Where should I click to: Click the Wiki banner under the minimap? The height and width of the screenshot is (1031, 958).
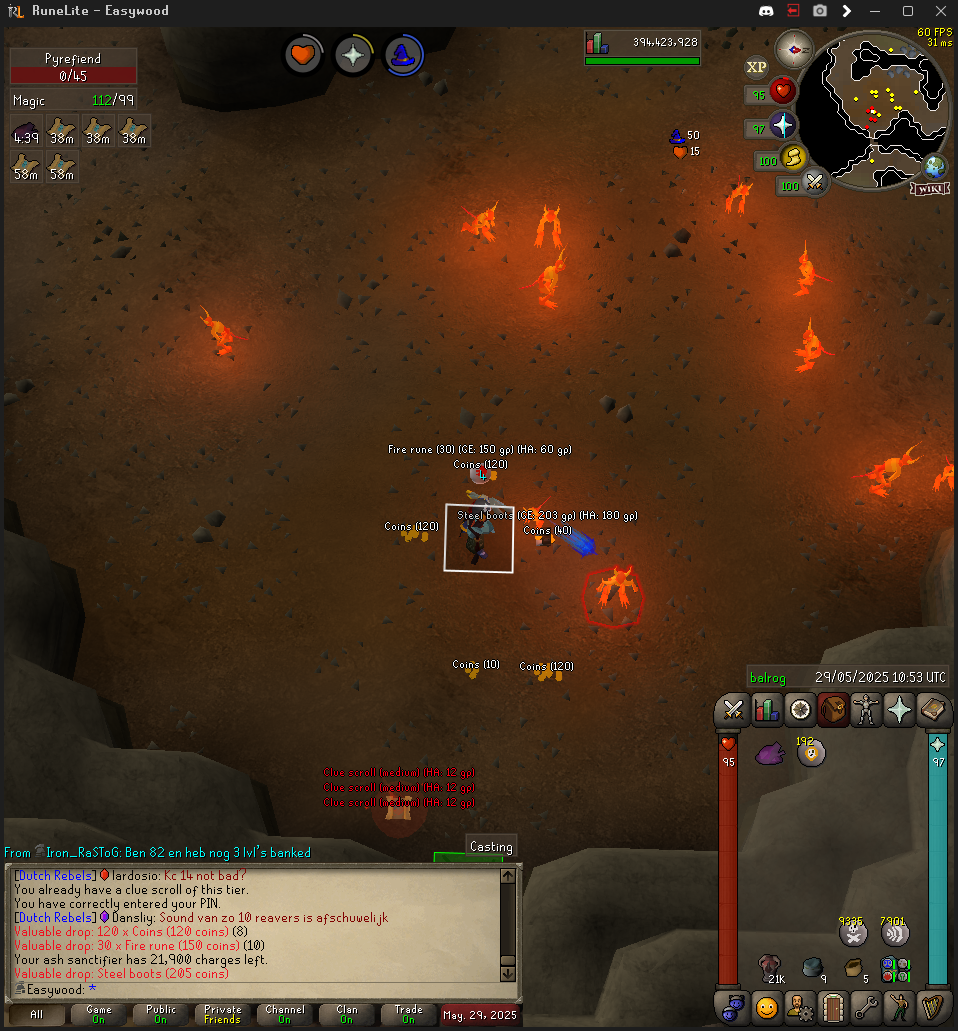[x=929, y=188]
